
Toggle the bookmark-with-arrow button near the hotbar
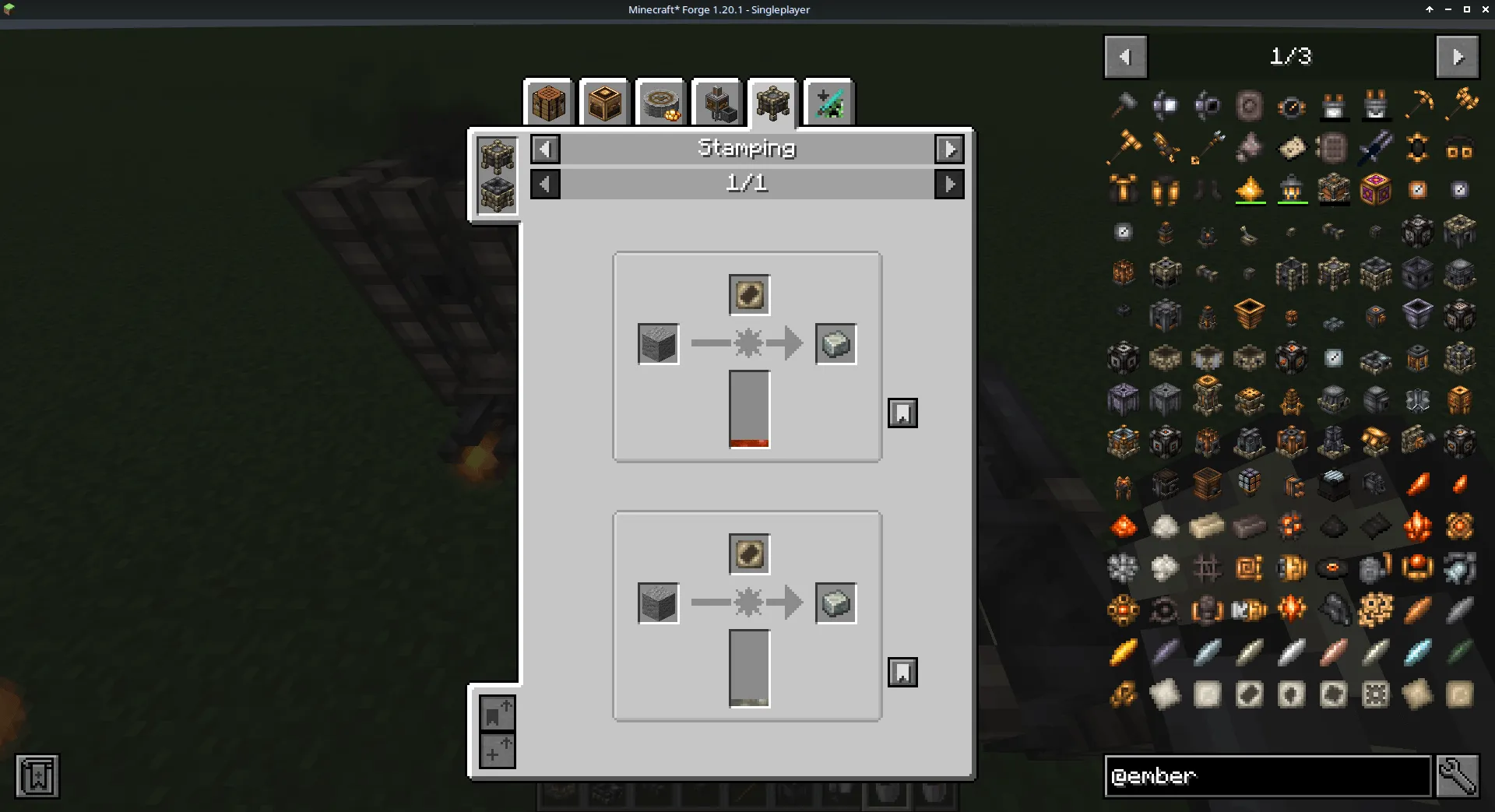tap(498, 713)
